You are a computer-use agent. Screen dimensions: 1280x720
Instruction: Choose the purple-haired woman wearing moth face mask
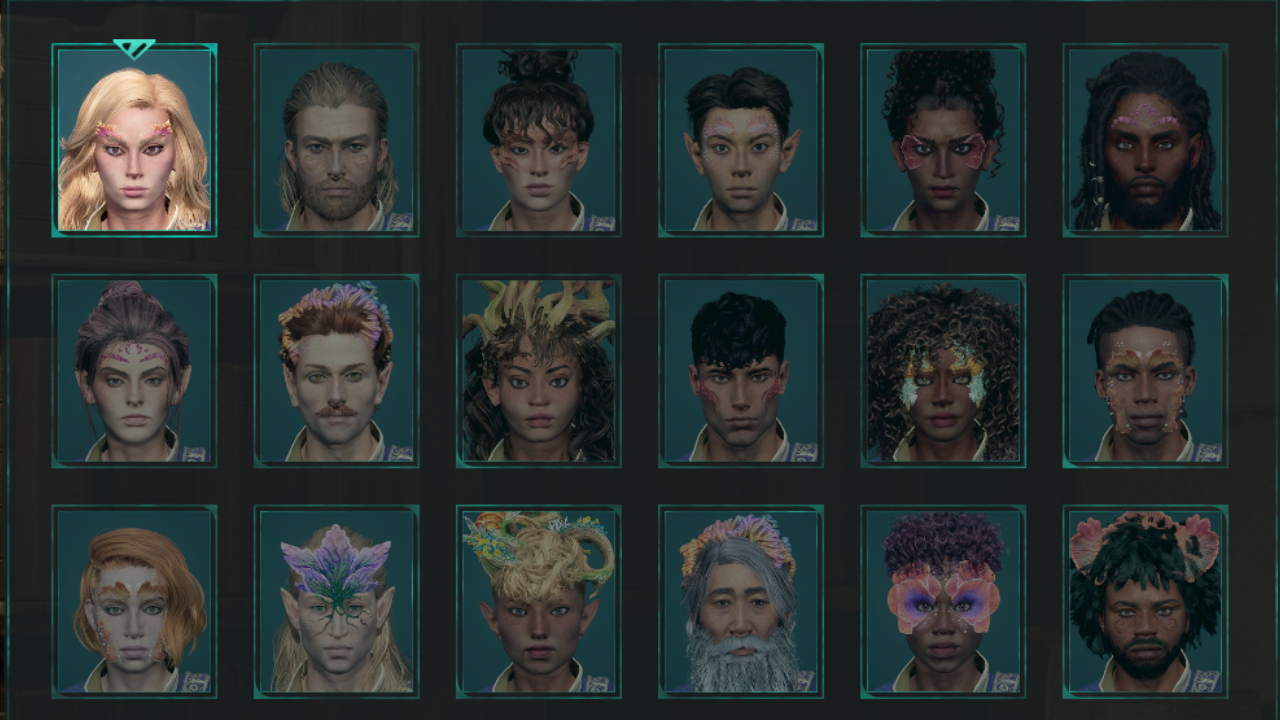[941, 601]
